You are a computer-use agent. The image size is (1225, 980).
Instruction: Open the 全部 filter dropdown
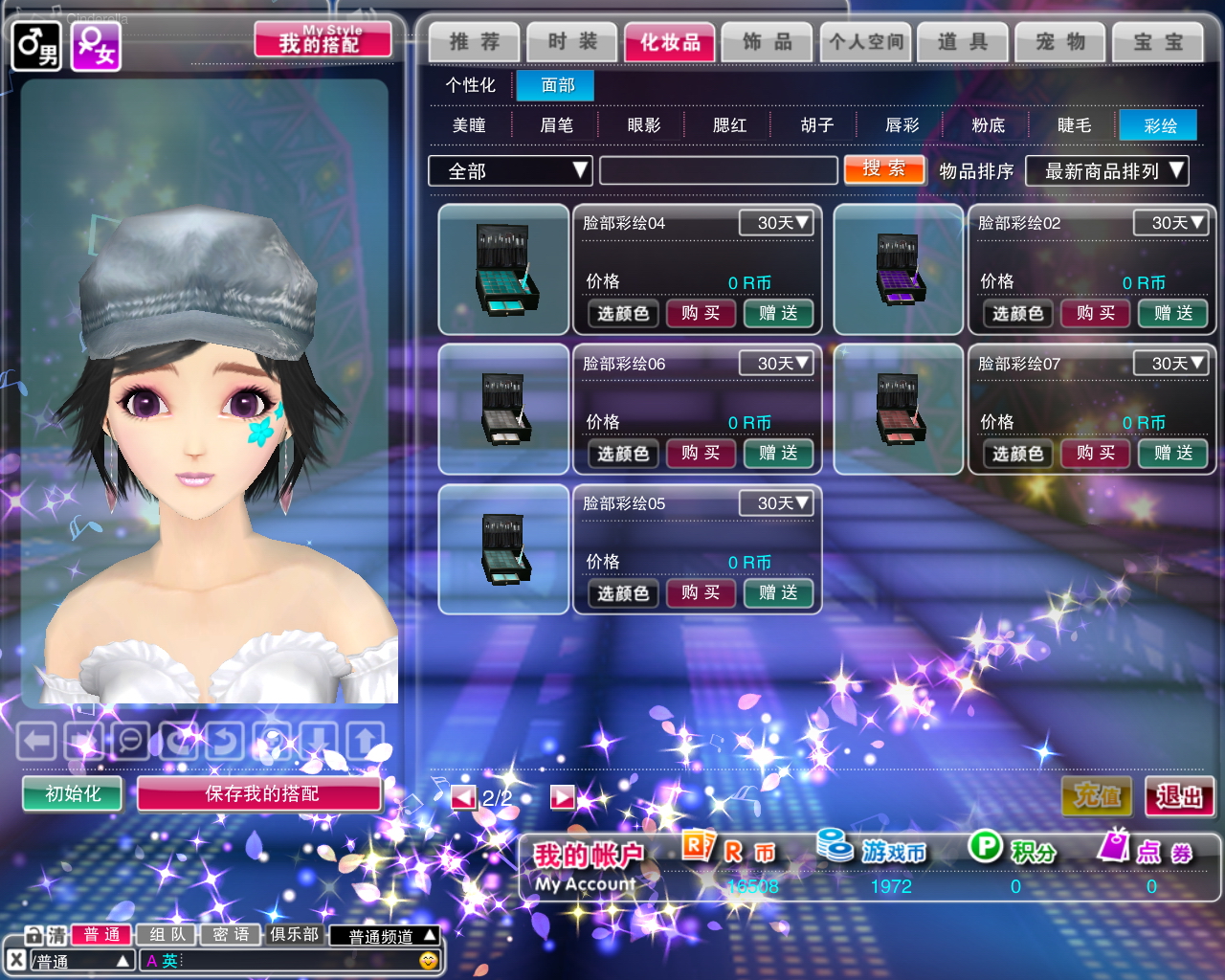coord(510,171)
